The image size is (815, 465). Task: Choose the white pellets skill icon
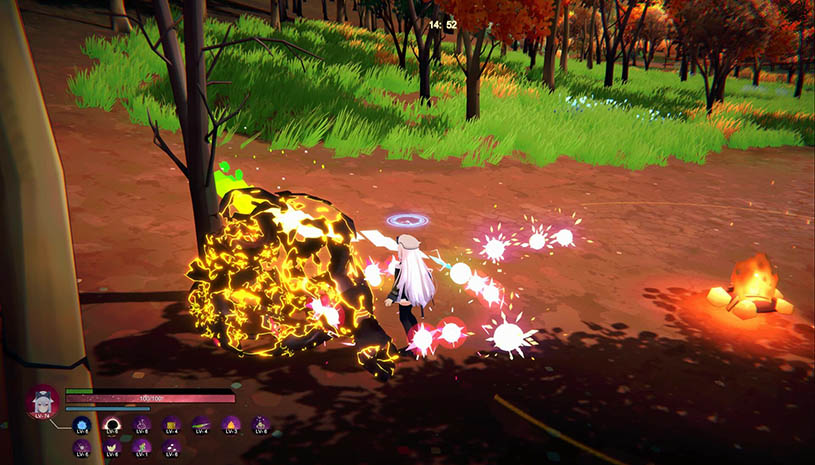coord(171,447)
